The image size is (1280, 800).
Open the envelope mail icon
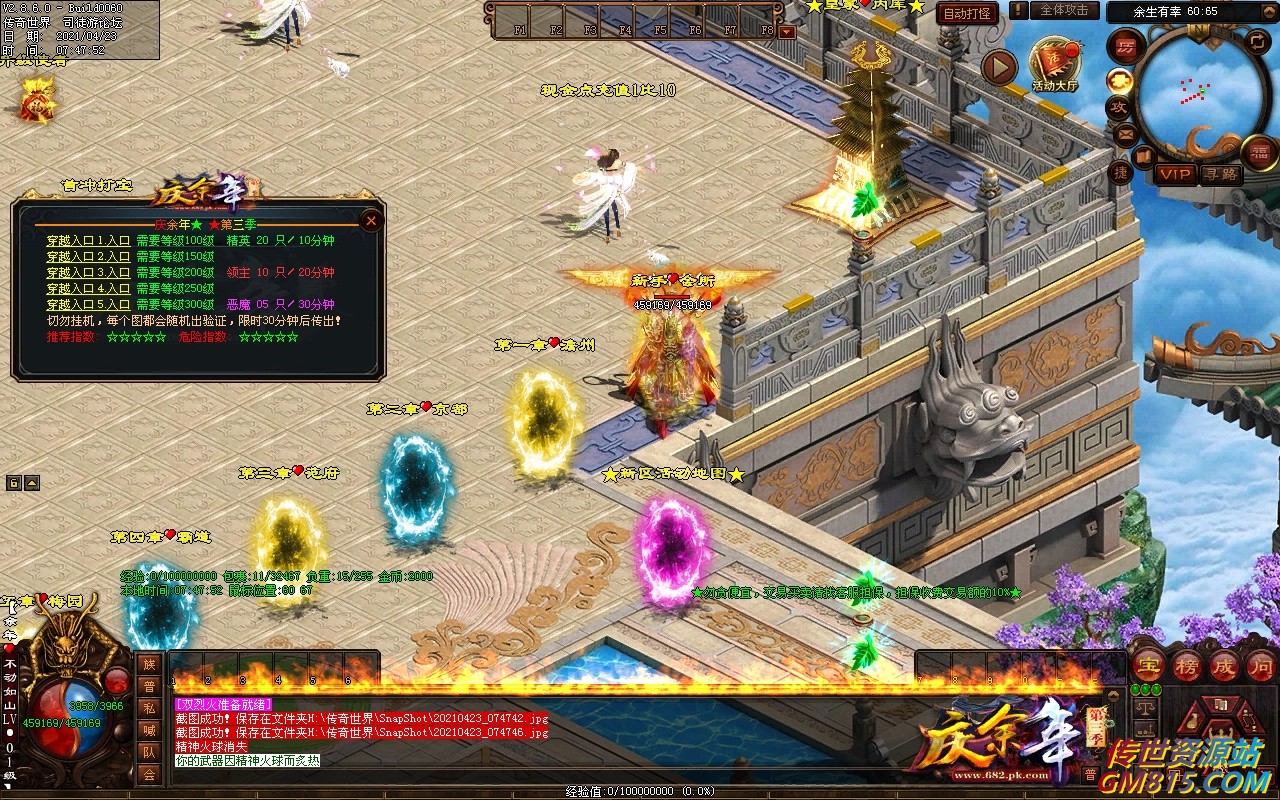[x=1126, y=132]
